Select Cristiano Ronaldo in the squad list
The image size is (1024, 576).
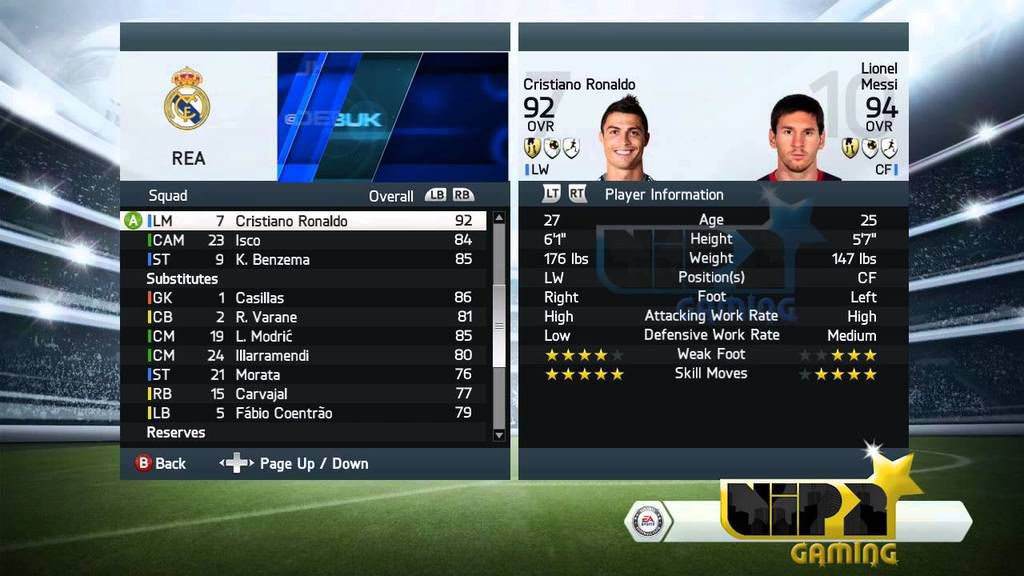(291, 221)
